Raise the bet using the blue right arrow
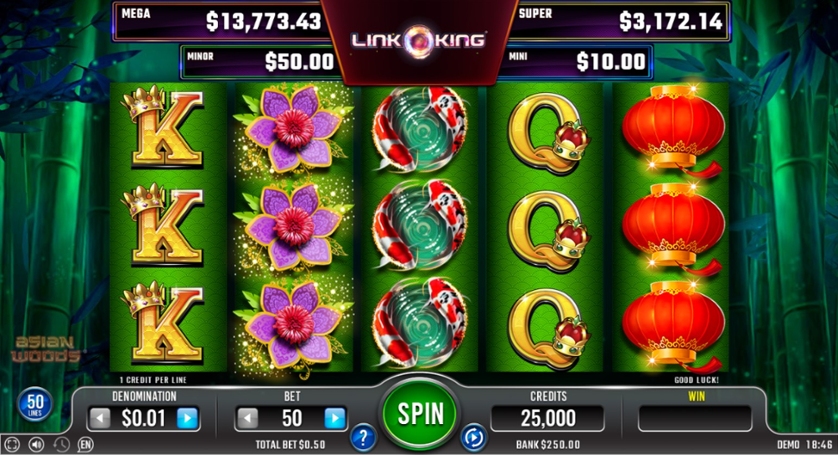The image size is (838, 455). pos(335,418)
